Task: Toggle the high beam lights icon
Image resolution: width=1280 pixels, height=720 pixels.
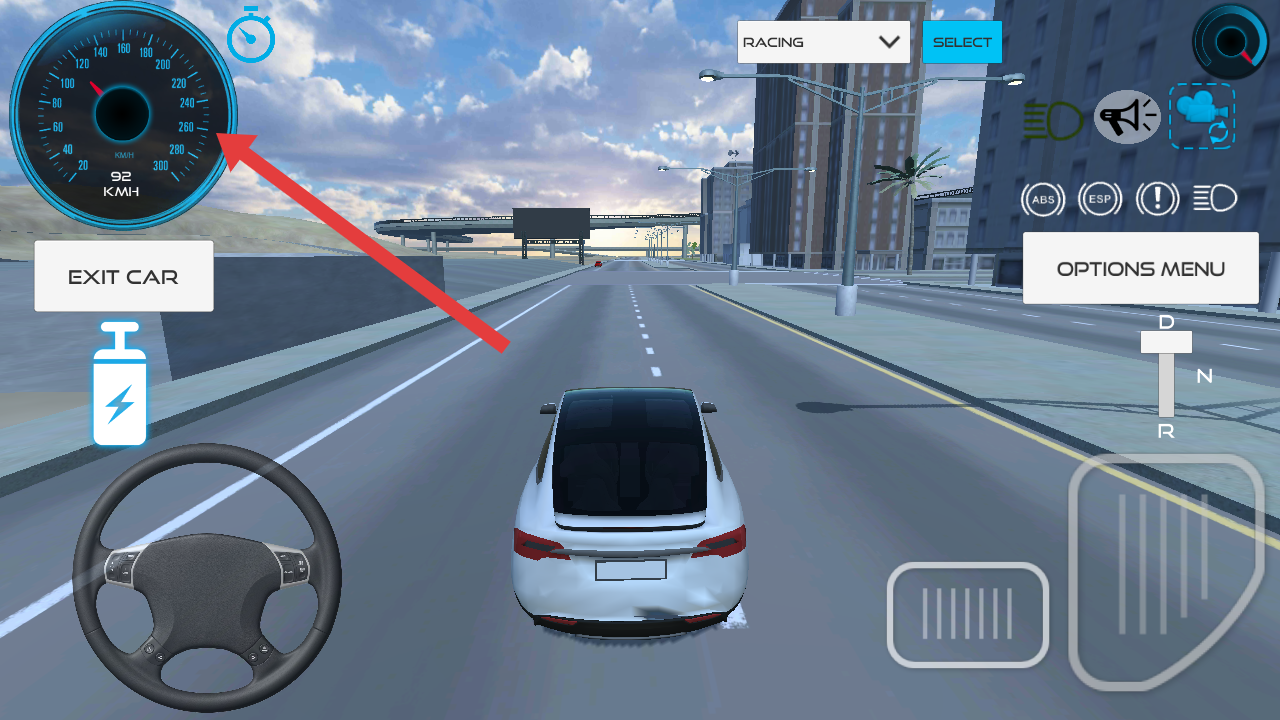Action: (1215, 199)
